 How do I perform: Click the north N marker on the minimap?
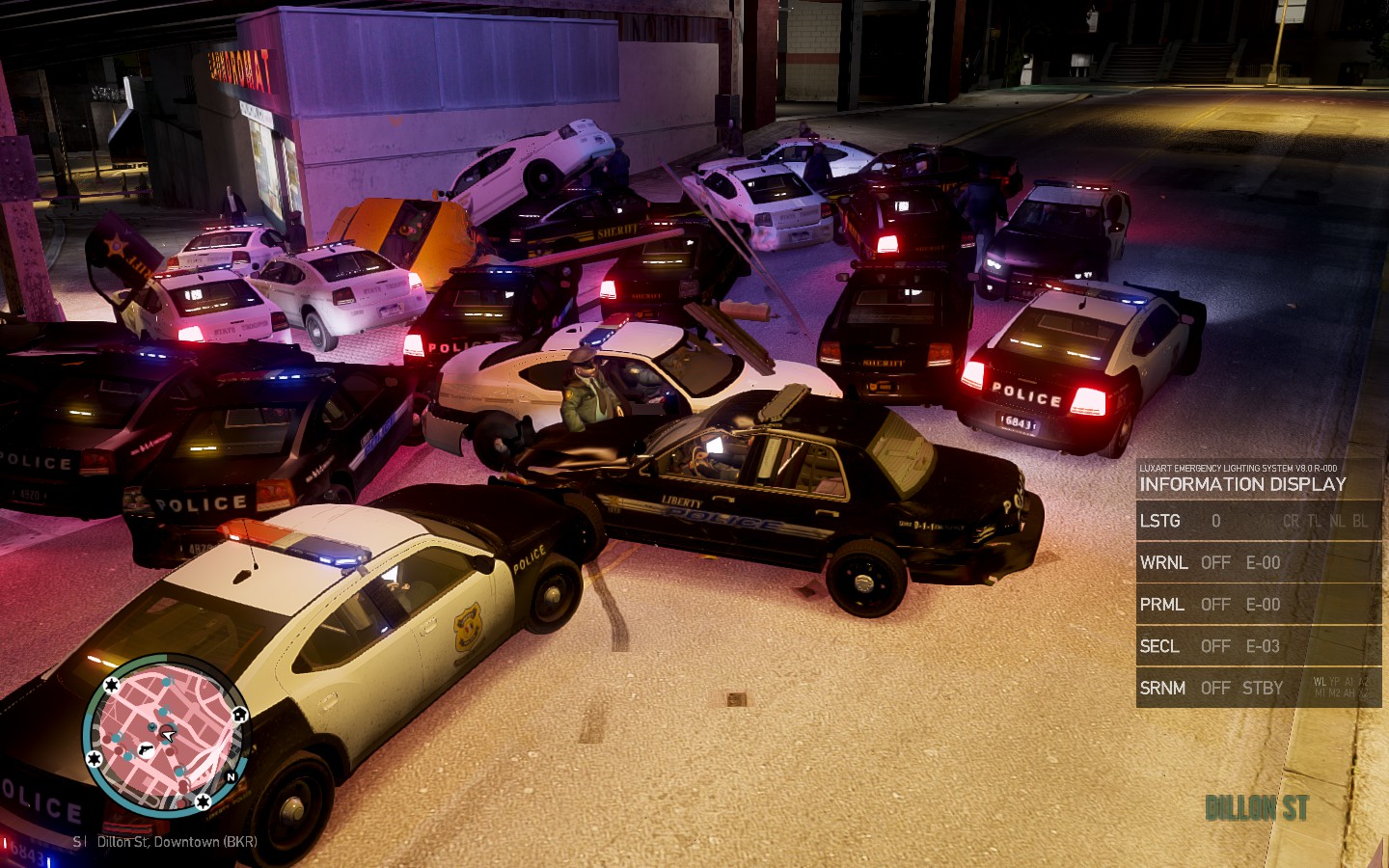231,776
